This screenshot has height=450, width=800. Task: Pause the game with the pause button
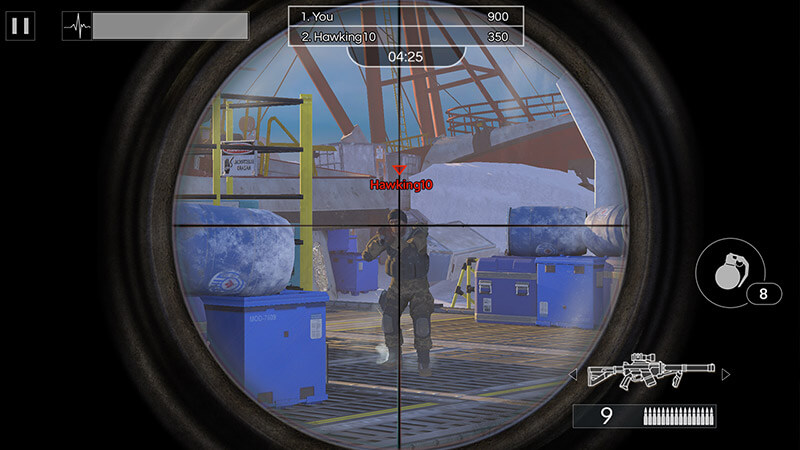(x=20, y=26)
